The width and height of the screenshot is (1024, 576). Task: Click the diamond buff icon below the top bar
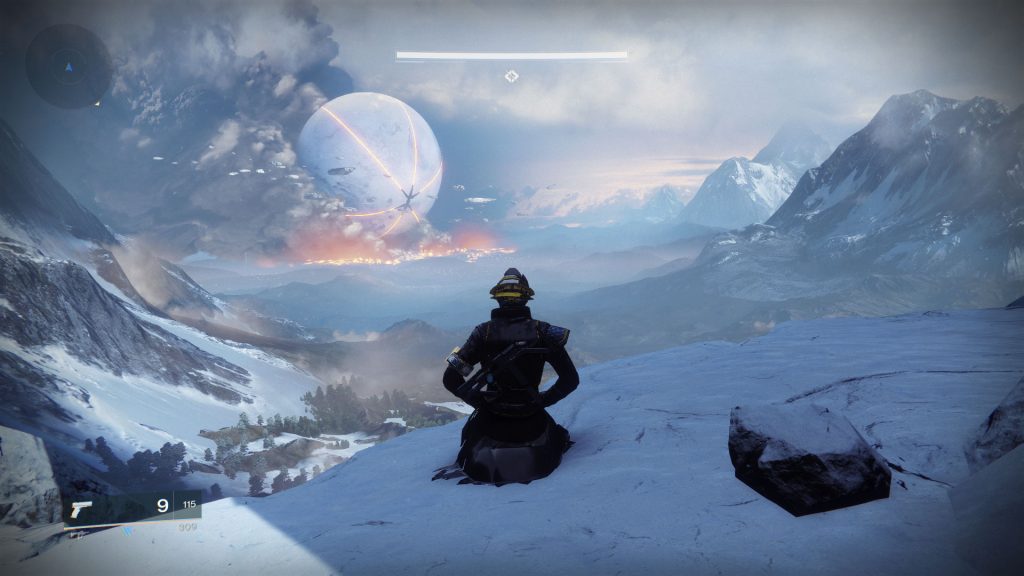pyautogui.click(x=511, y=76)
